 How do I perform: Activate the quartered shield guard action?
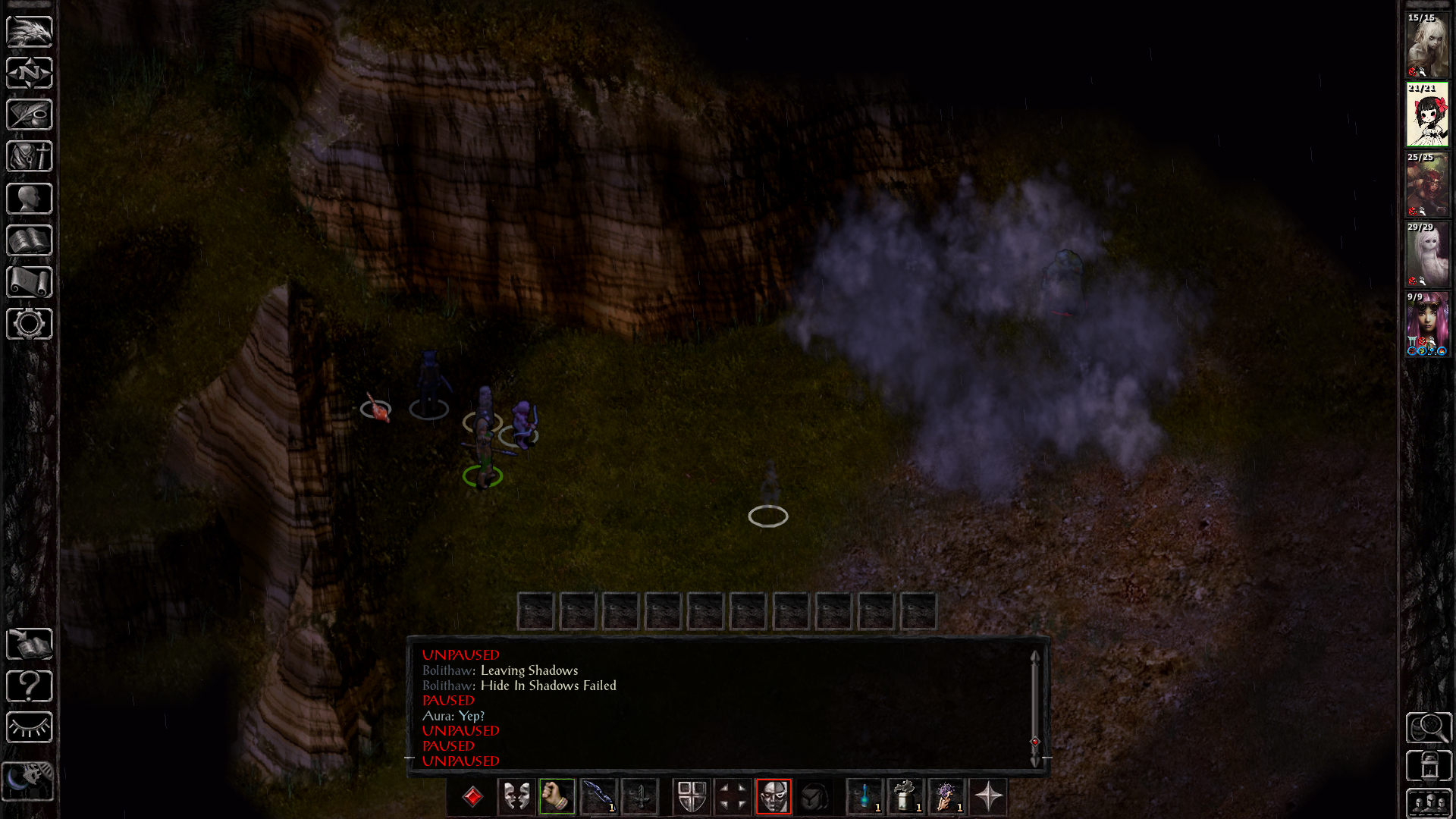click(692, 797)
